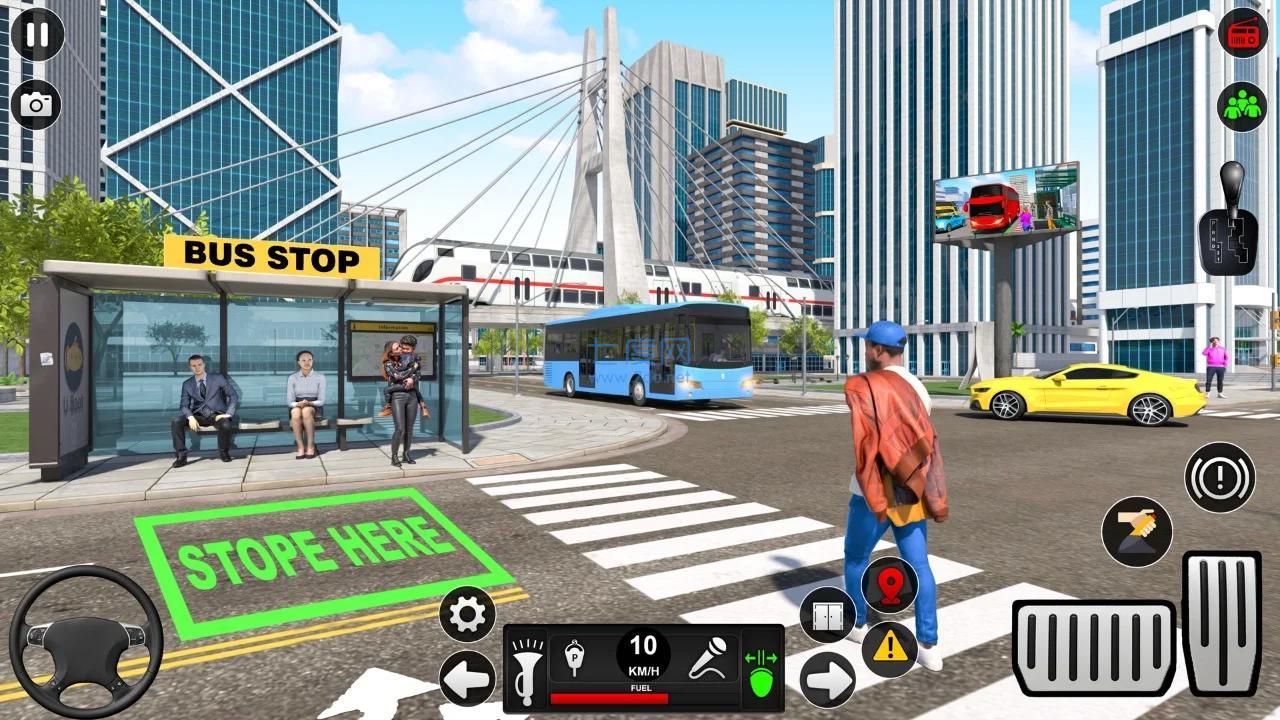Open the in-game radio
This screenshot has width=1280, height=720.
tap(1241, 32)
